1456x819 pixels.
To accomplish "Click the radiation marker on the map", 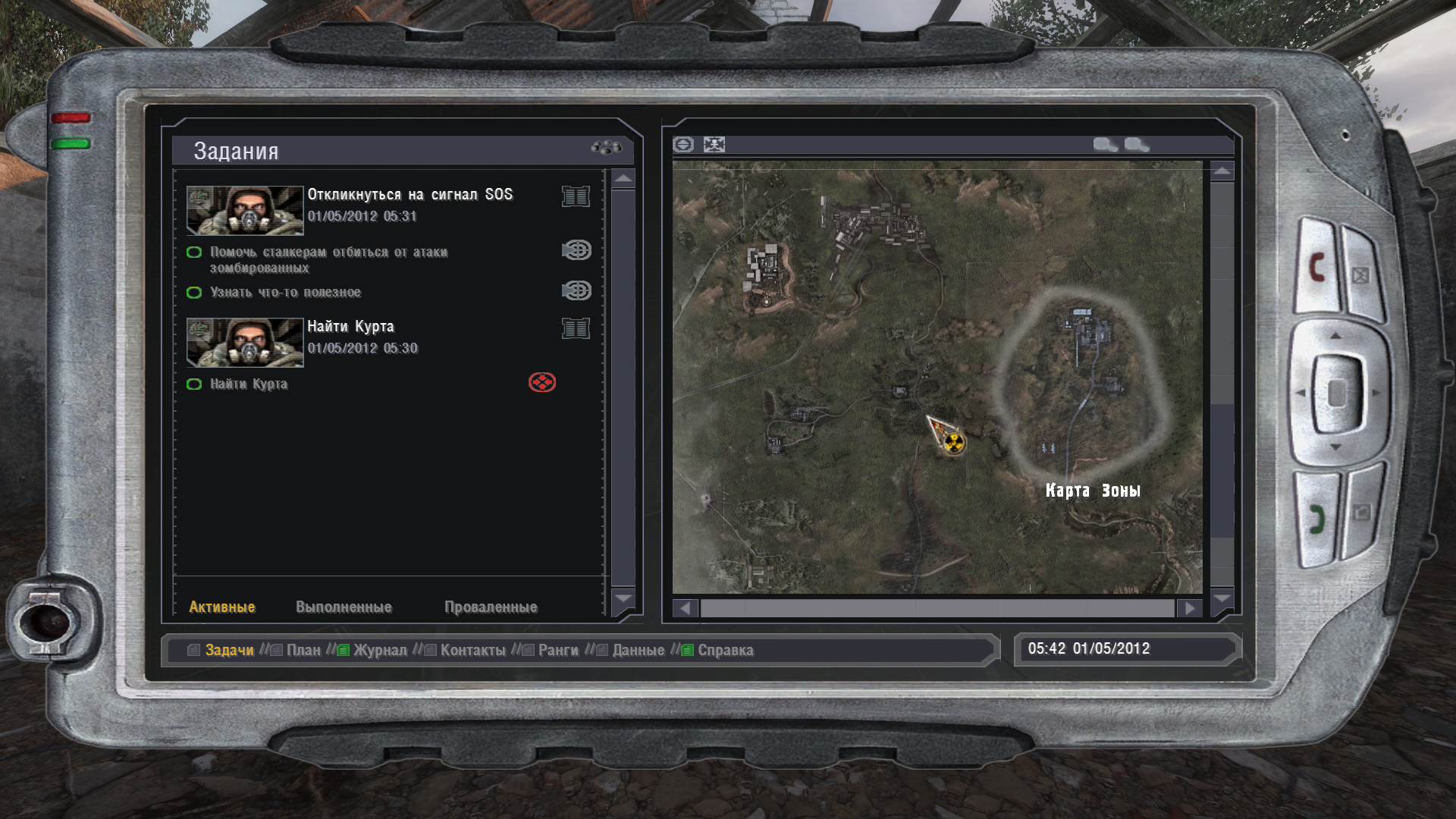I will coord(955,442).
